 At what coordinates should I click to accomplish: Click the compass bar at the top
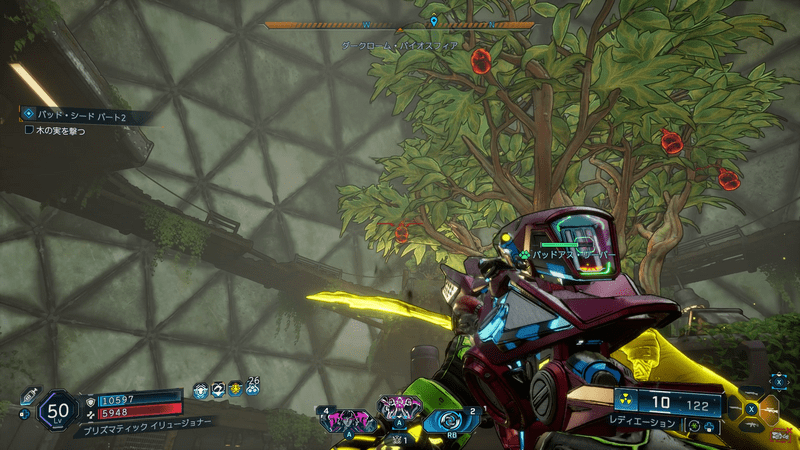tap(400, 25)
